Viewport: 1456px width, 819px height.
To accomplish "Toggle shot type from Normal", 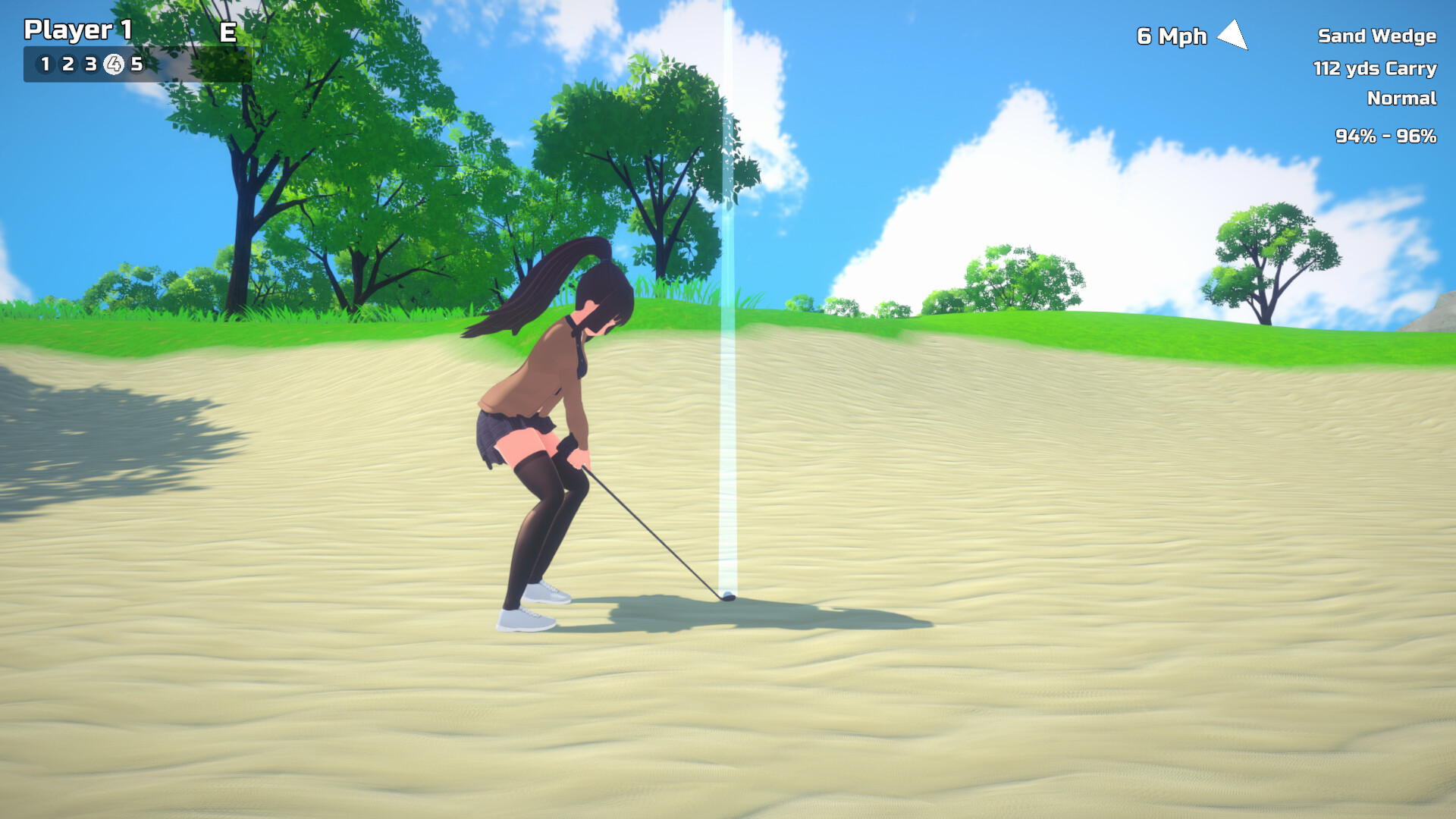I will tap(1401, 99).
